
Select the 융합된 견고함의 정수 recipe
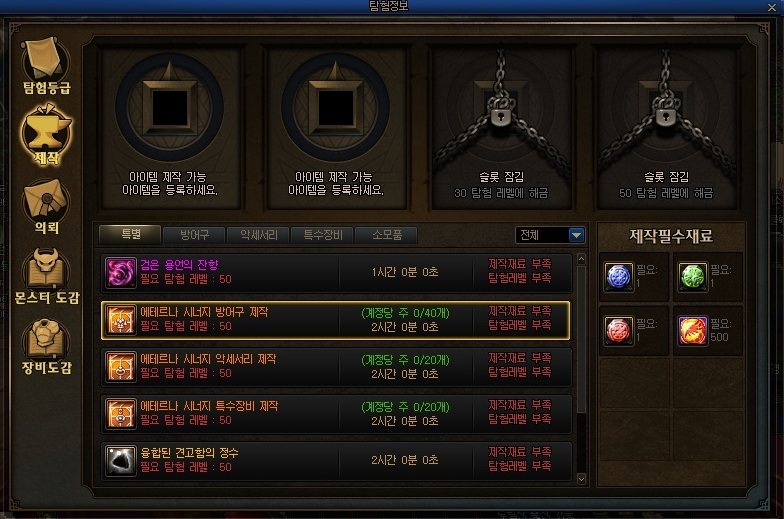[x=336, y=460]
